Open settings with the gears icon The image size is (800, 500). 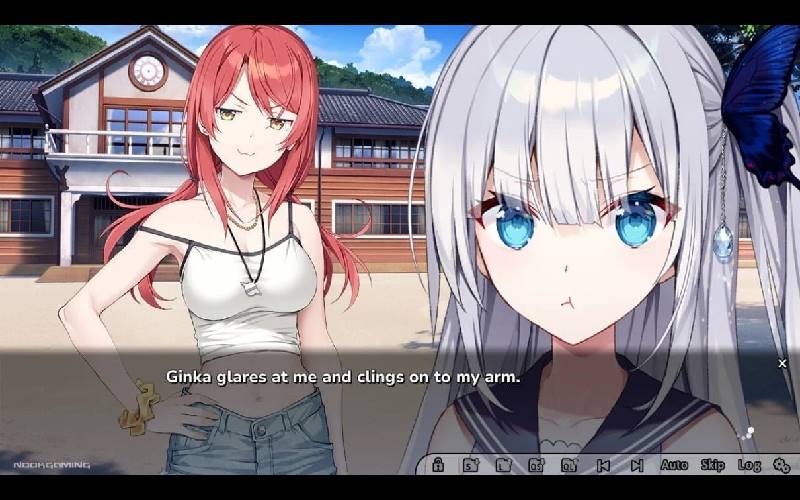click(782, 465)
